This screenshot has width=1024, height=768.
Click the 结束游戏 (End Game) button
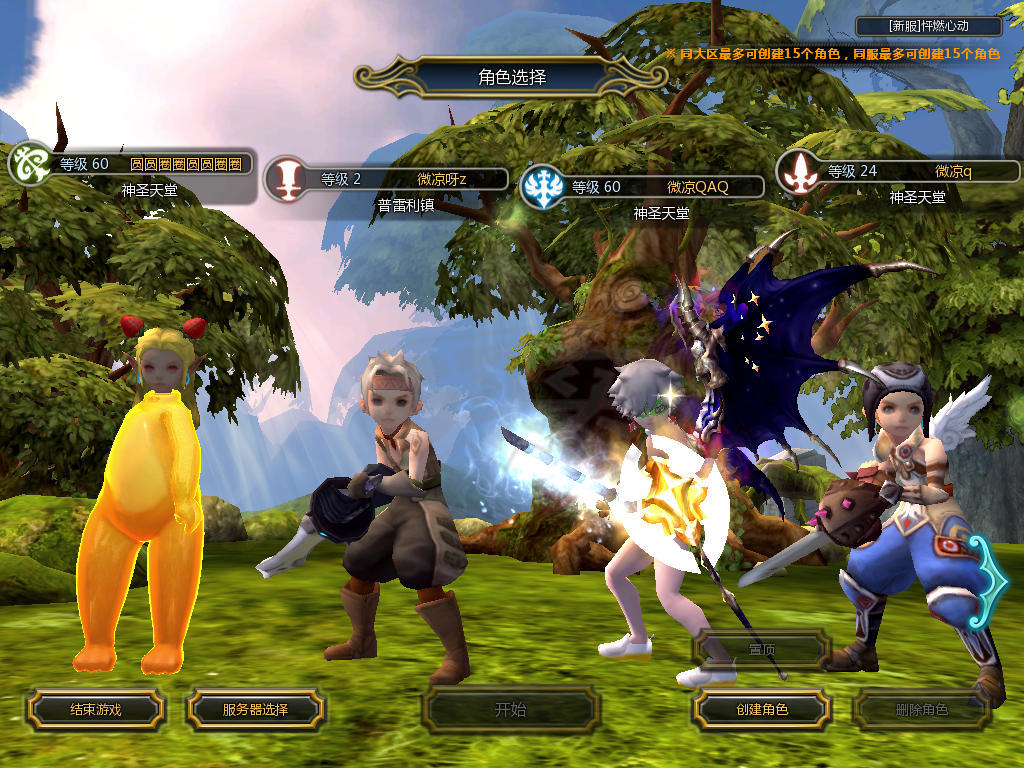pyautogui.click(x=95, y=710)
